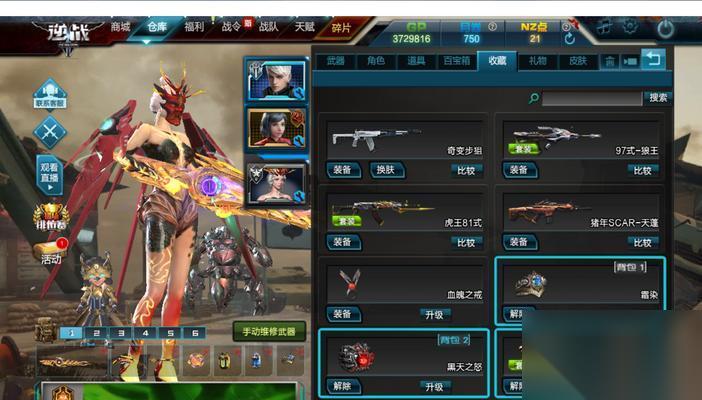702x400 pixels.
Task: Open the 战队 team menu
Action: pos(269,27)
